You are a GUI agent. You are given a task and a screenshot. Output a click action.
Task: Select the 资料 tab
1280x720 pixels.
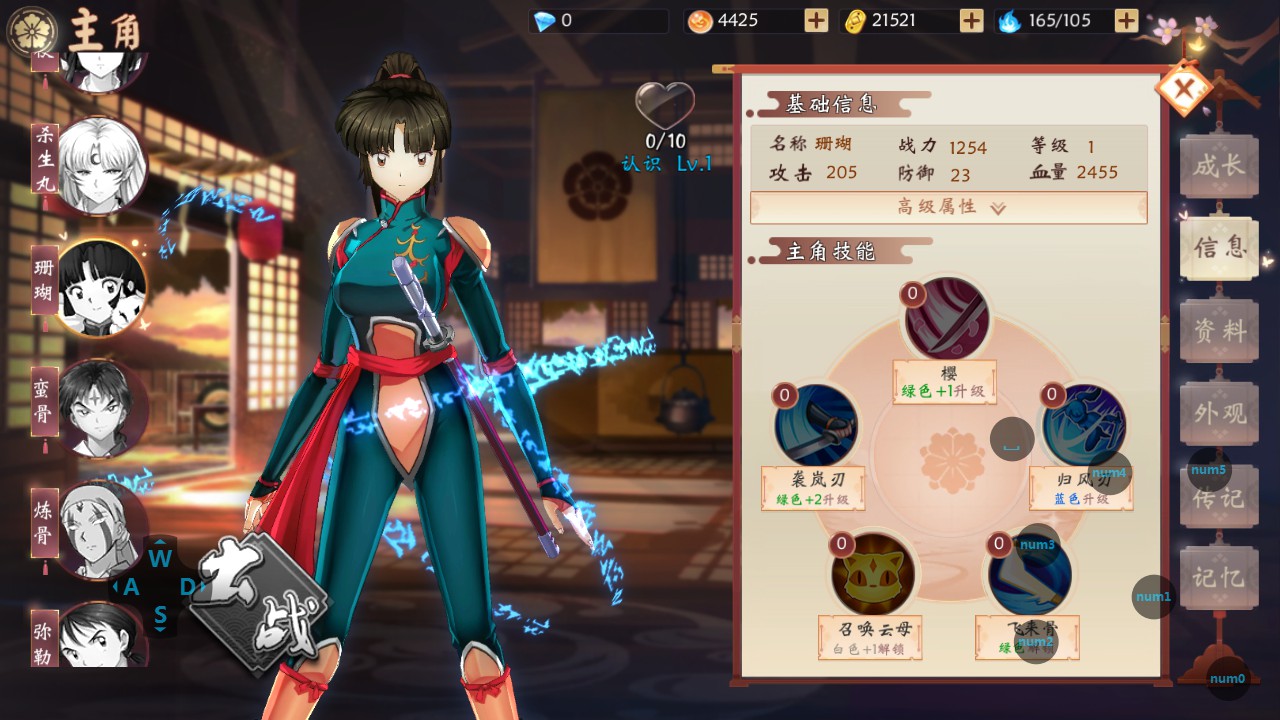point(1218,331)
